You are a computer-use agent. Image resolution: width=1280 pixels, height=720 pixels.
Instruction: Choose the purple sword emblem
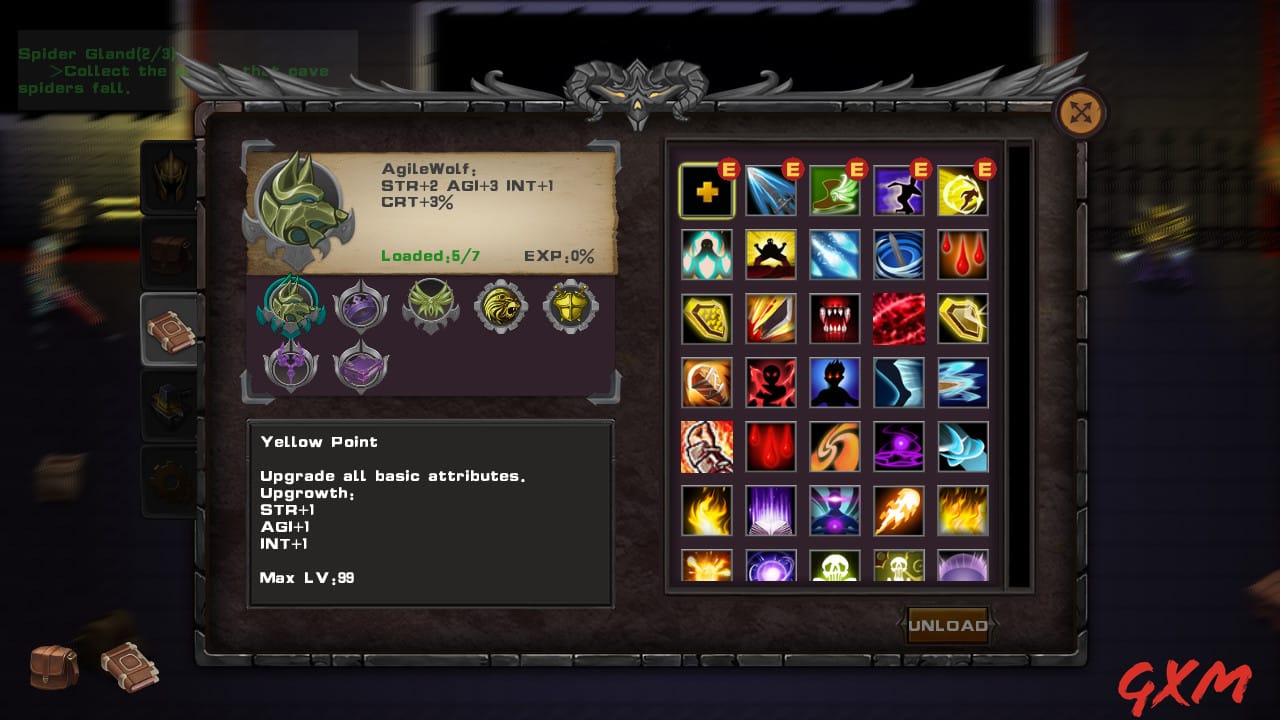tap(291, 366)
